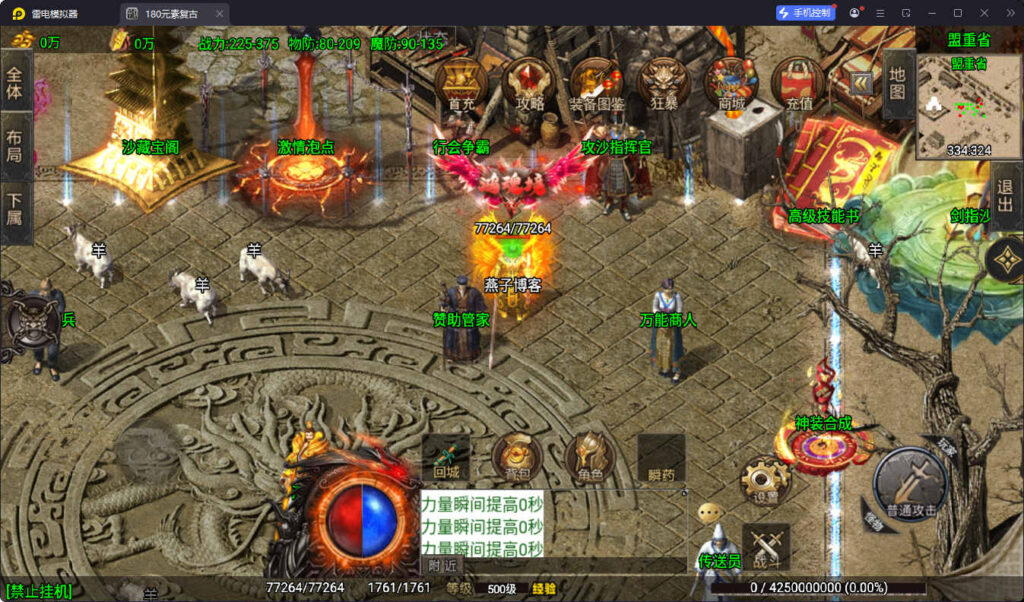This screenshot has width=1024, height=602.
Task: Open the 装备图鉴 equipment codex
Action: pos(597,82)
